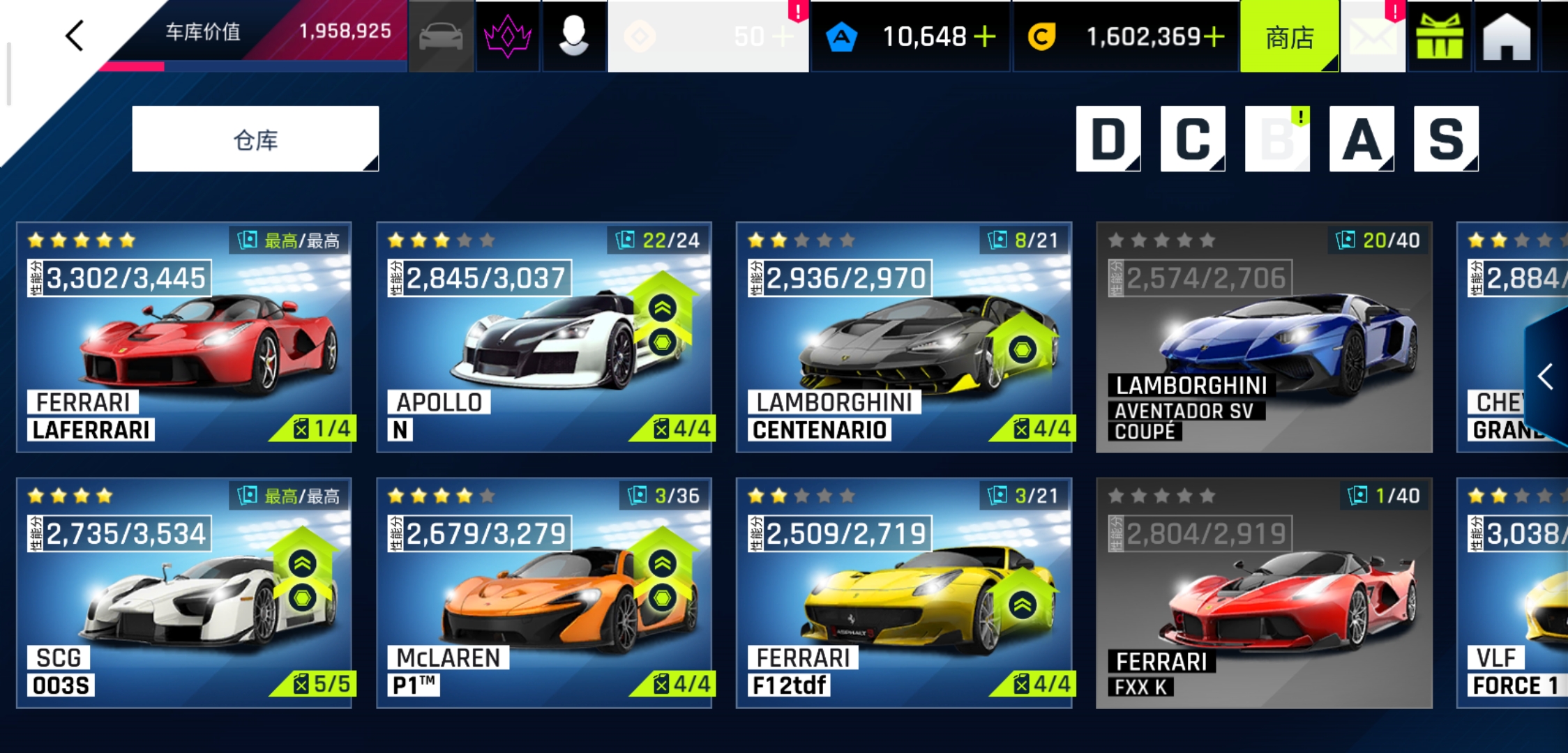Viewport: 1568px width, 753px height.
Task: Switch to class A cars
Action: point(1361,139)
